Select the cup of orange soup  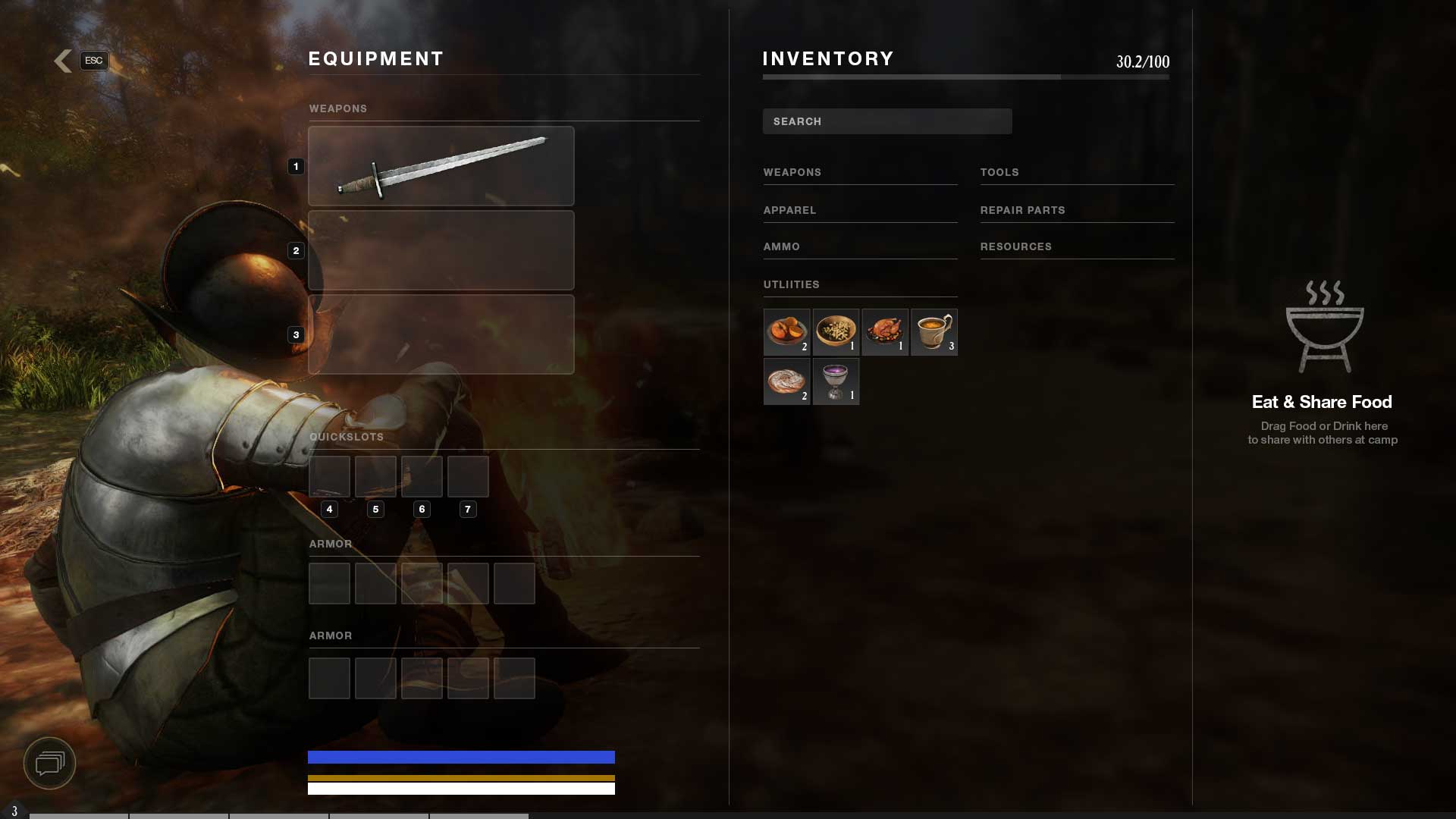[934, 332]
